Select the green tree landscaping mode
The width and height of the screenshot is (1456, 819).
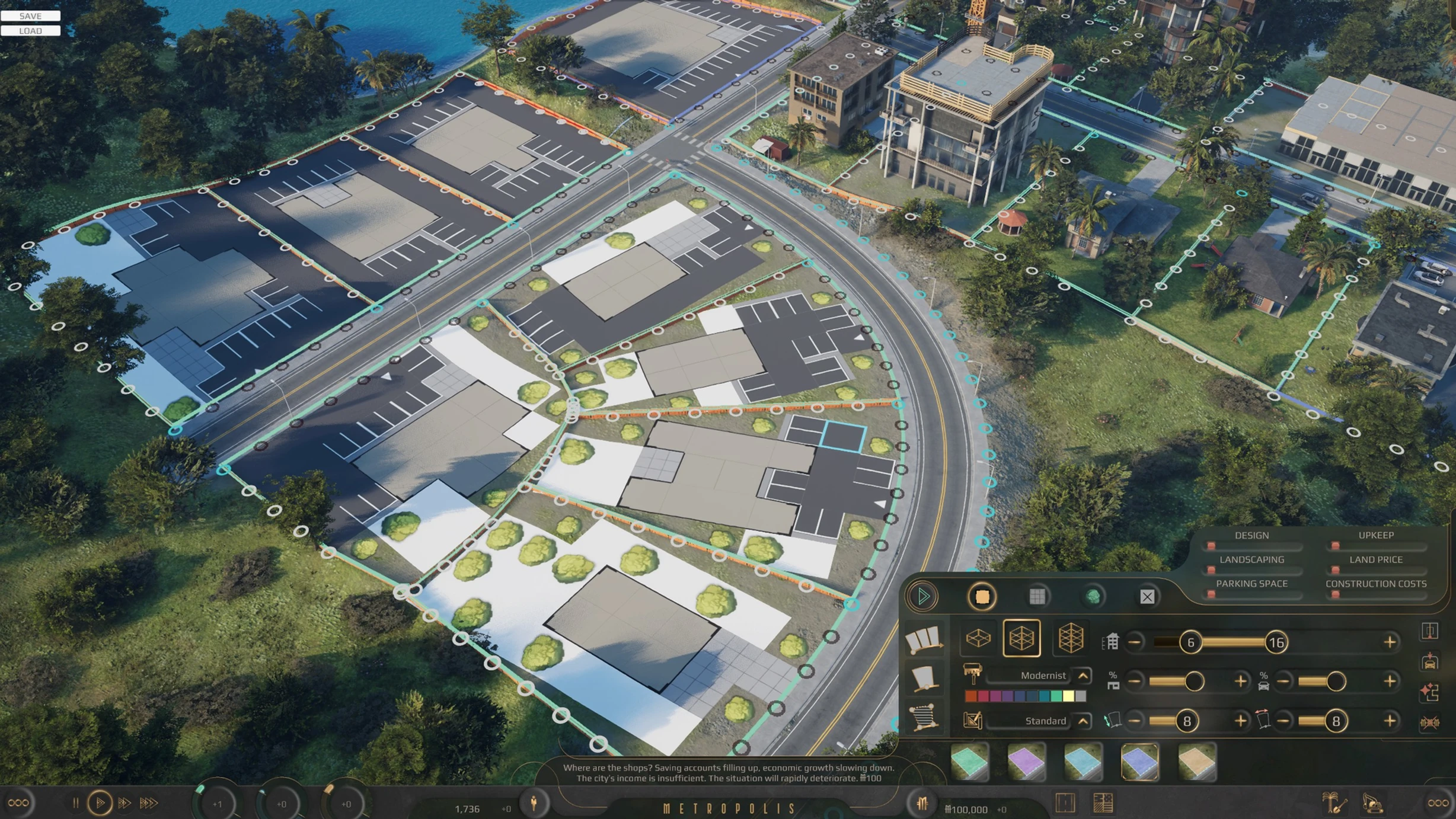[1093, 597]
